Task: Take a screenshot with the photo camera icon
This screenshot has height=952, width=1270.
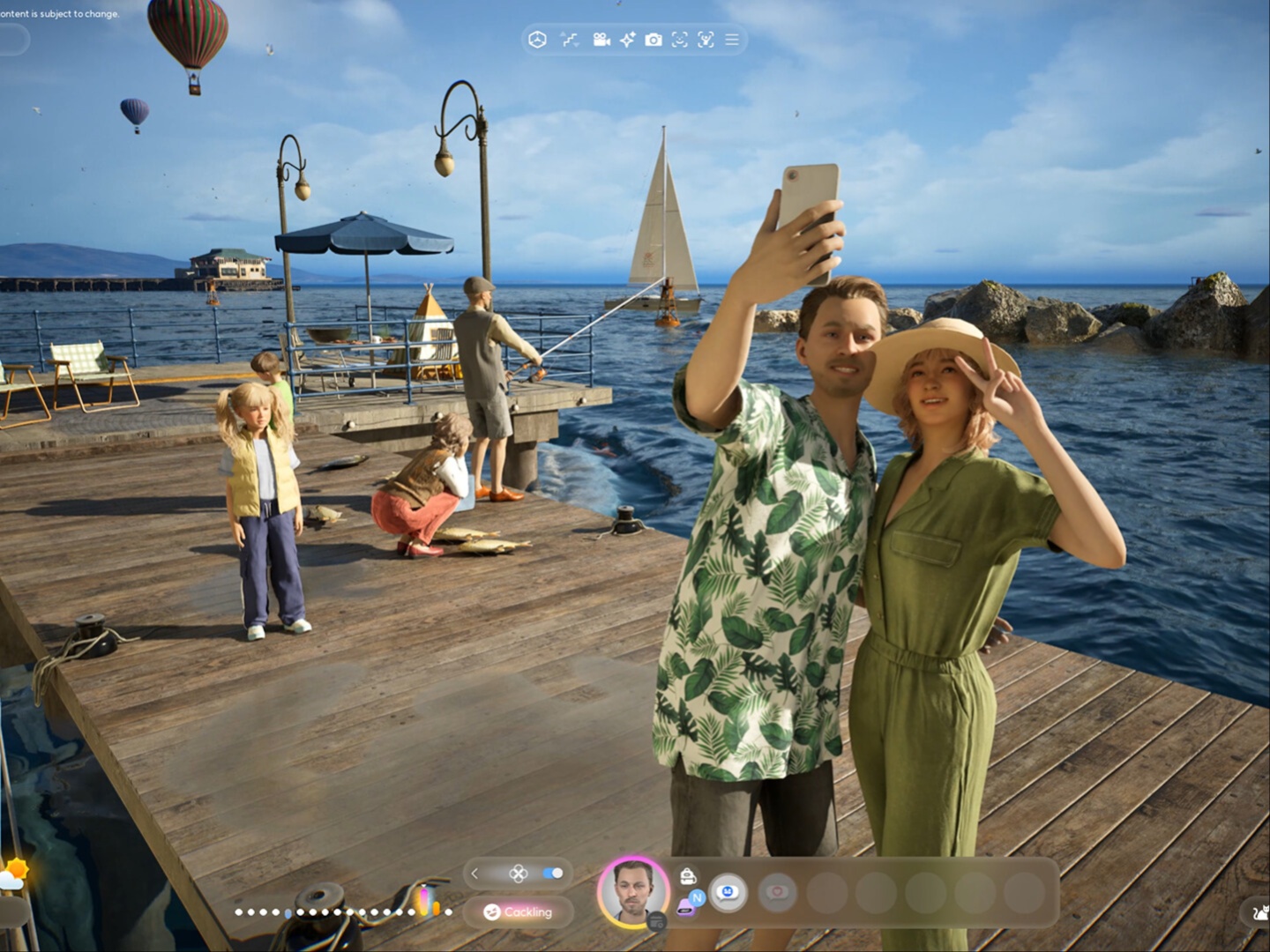Action: coord(654,40)
